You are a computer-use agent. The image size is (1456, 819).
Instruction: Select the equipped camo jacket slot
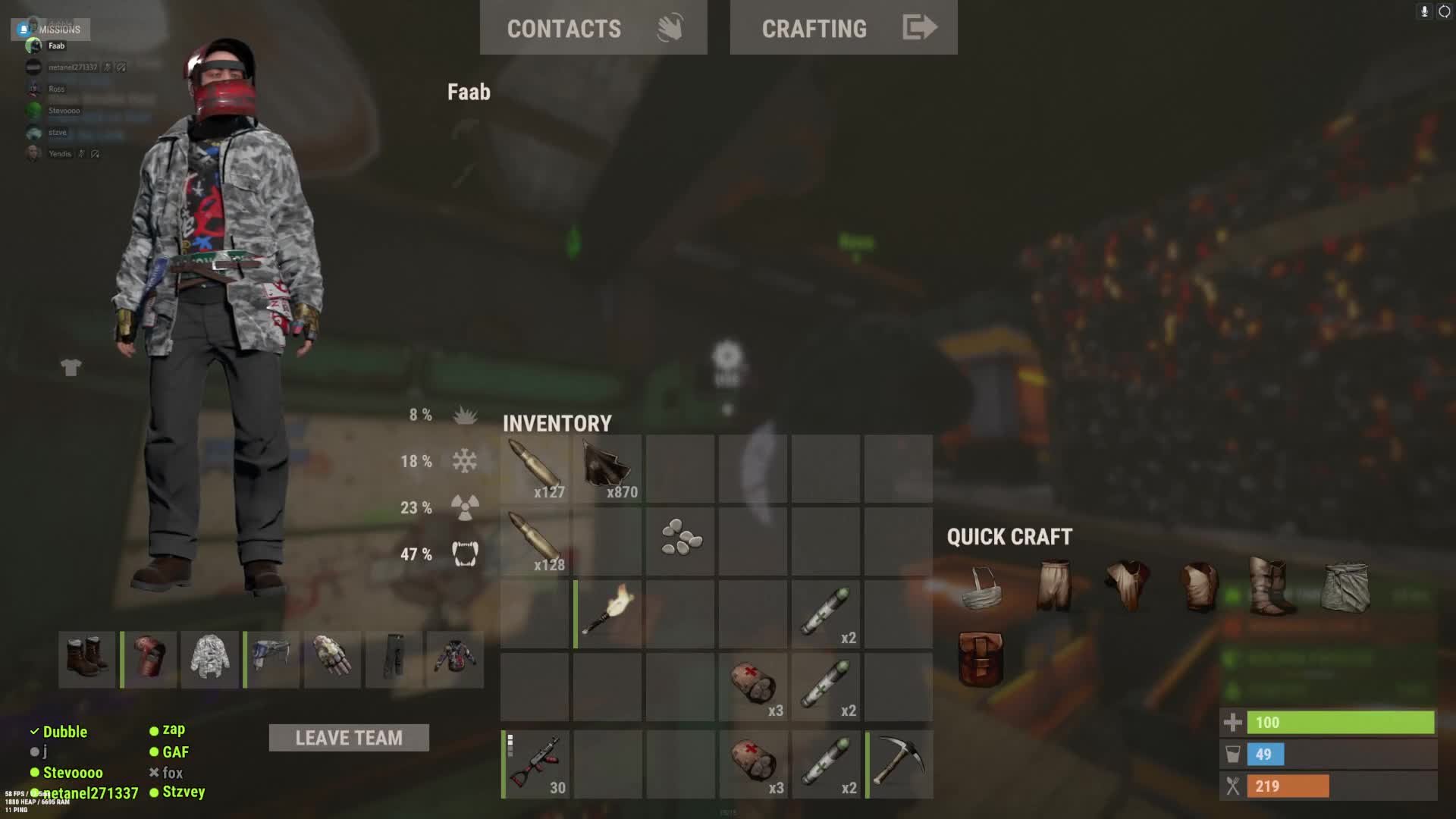coord(210,658)
